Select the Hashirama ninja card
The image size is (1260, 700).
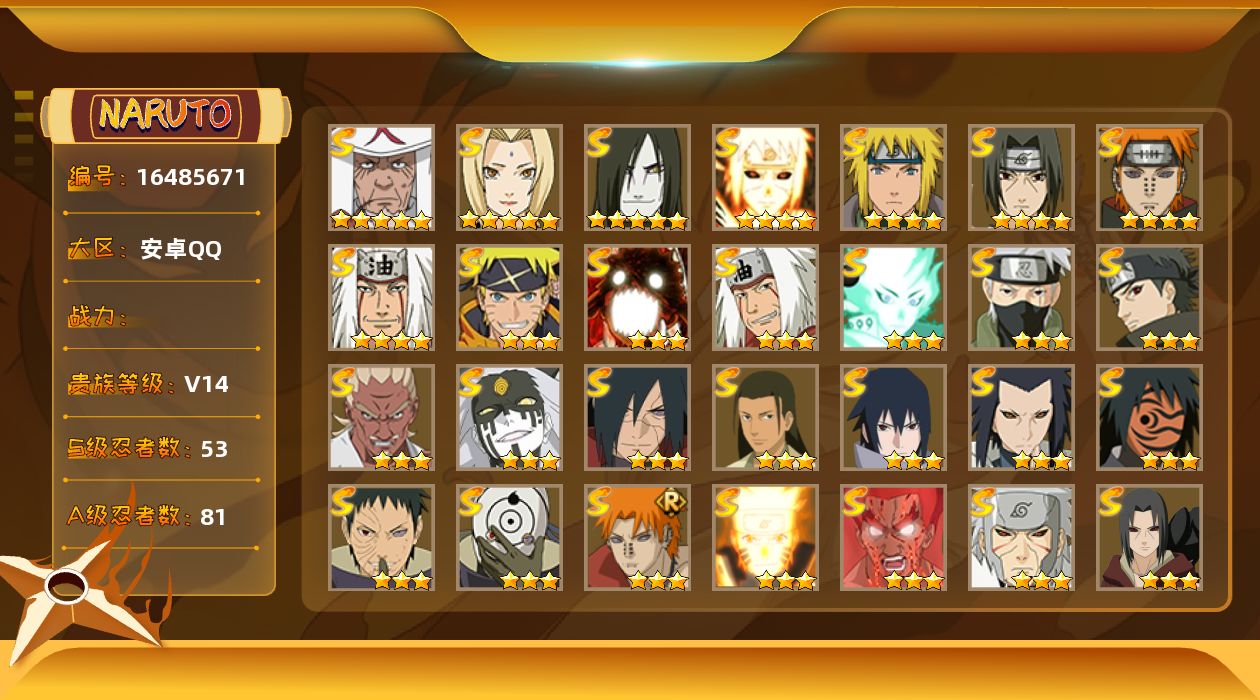coord(765,418)
